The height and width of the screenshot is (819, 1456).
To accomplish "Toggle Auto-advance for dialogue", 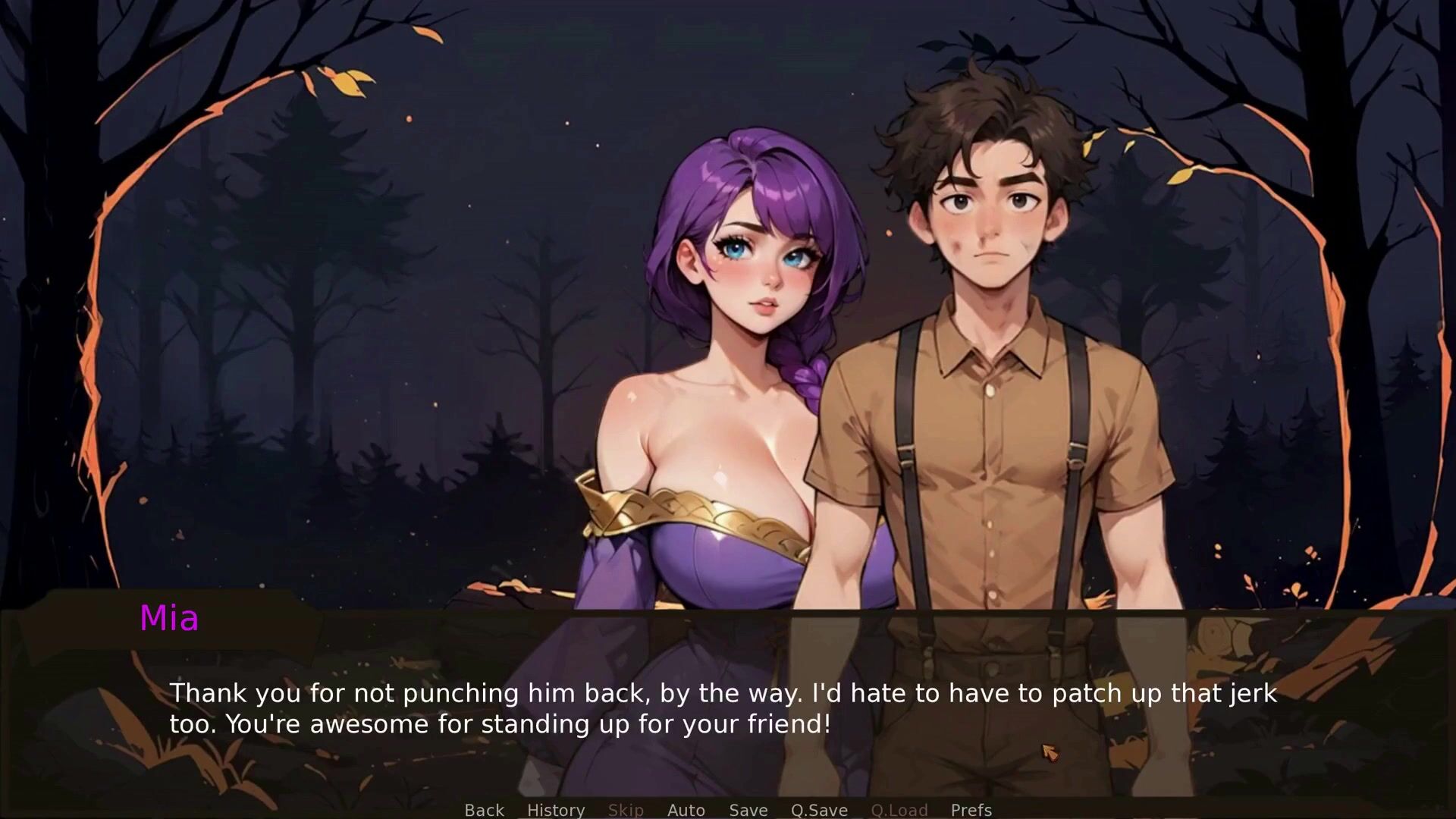I will (686, 810).
